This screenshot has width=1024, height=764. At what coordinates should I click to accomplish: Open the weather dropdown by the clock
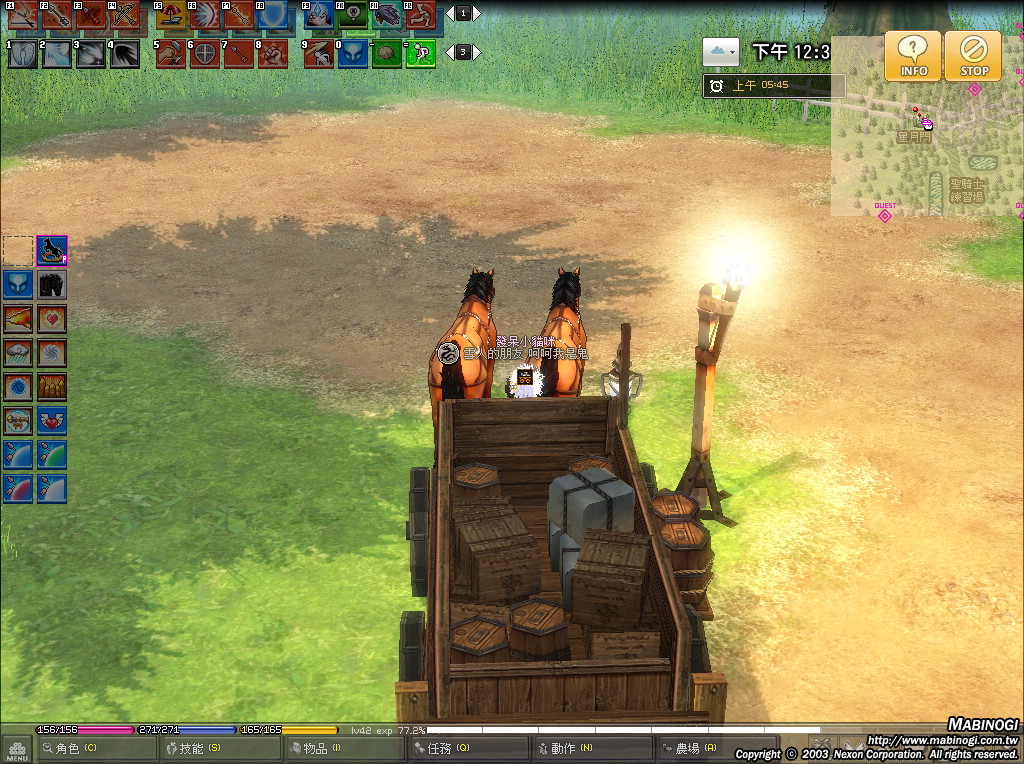click(720, 52)
